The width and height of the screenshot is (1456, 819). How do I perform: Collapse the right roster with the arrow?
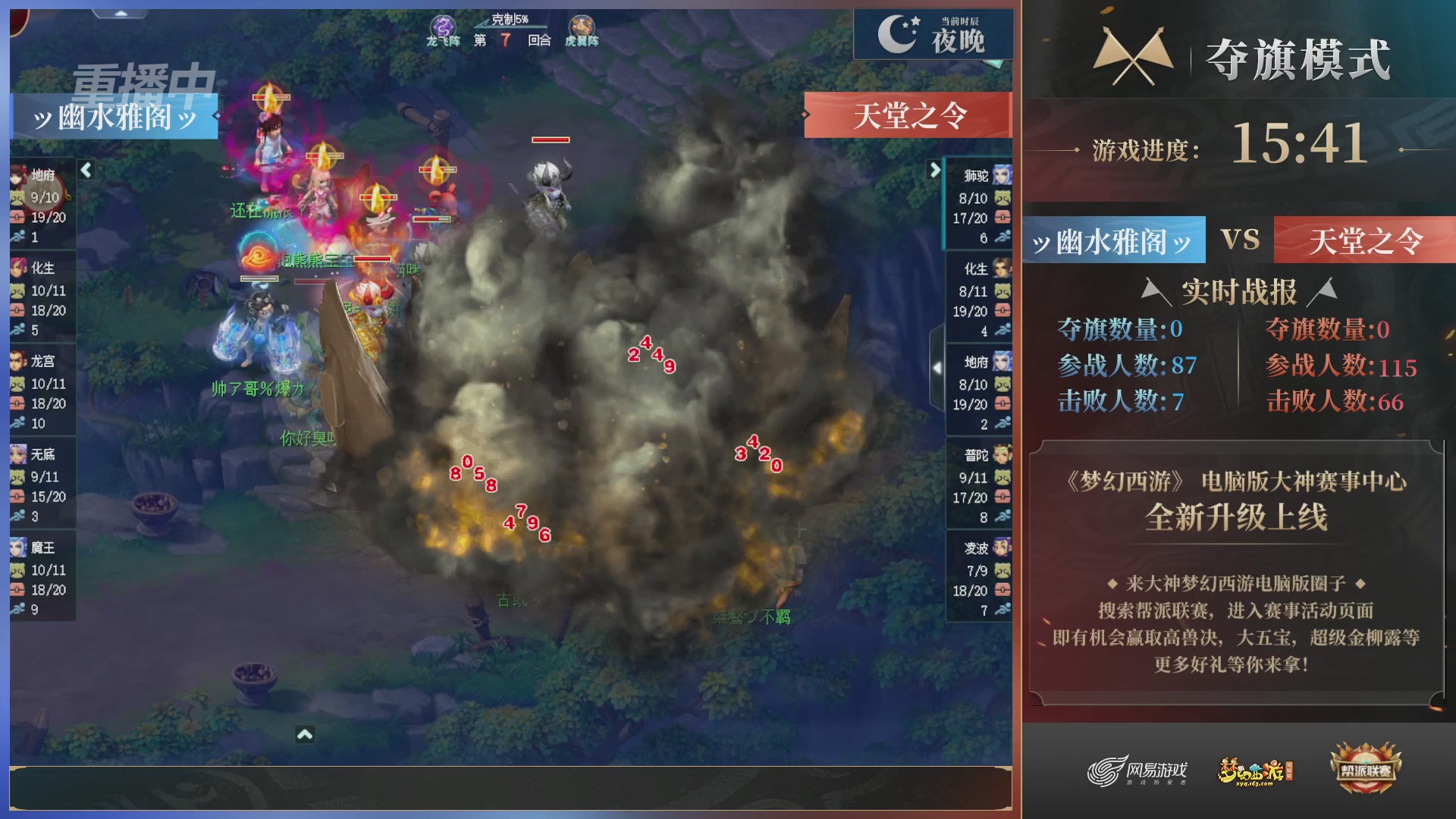coord(936,171)
